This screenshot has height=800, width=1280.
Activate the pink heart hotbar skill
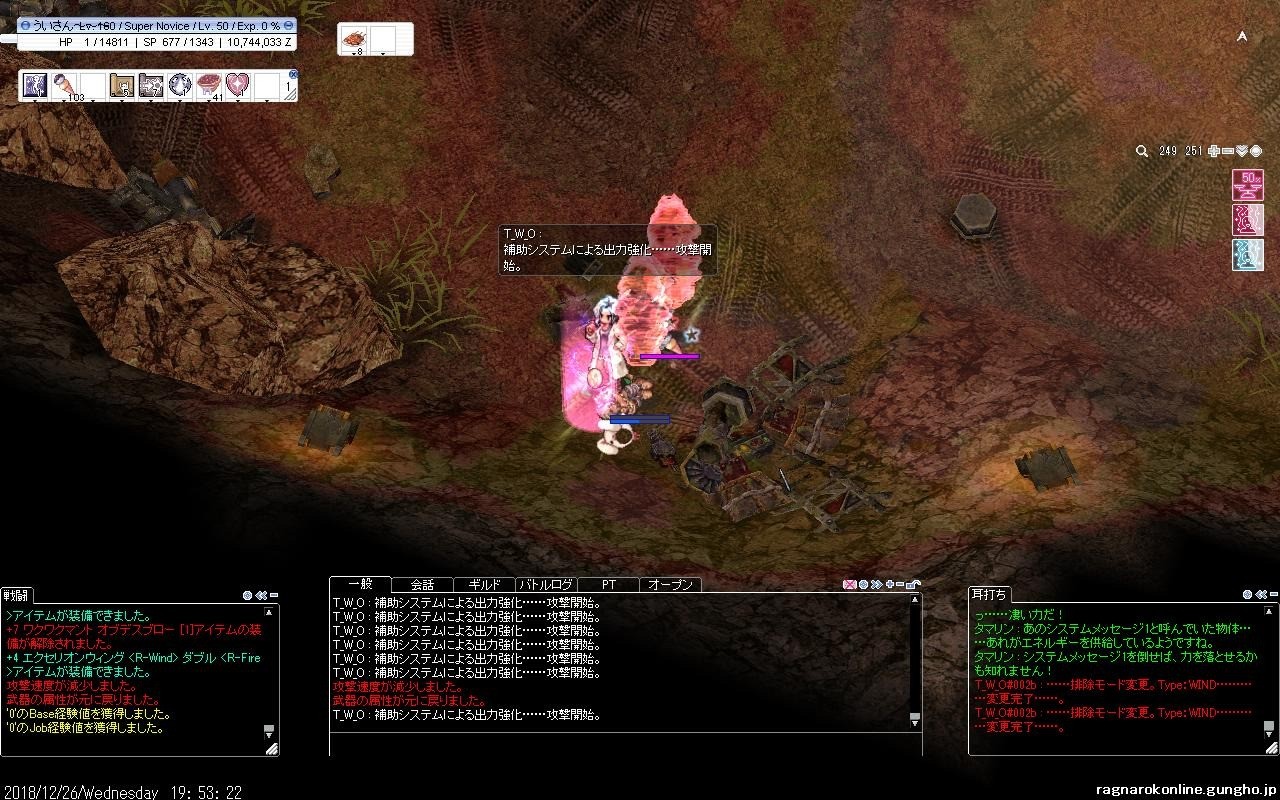[x=237, y=85]
